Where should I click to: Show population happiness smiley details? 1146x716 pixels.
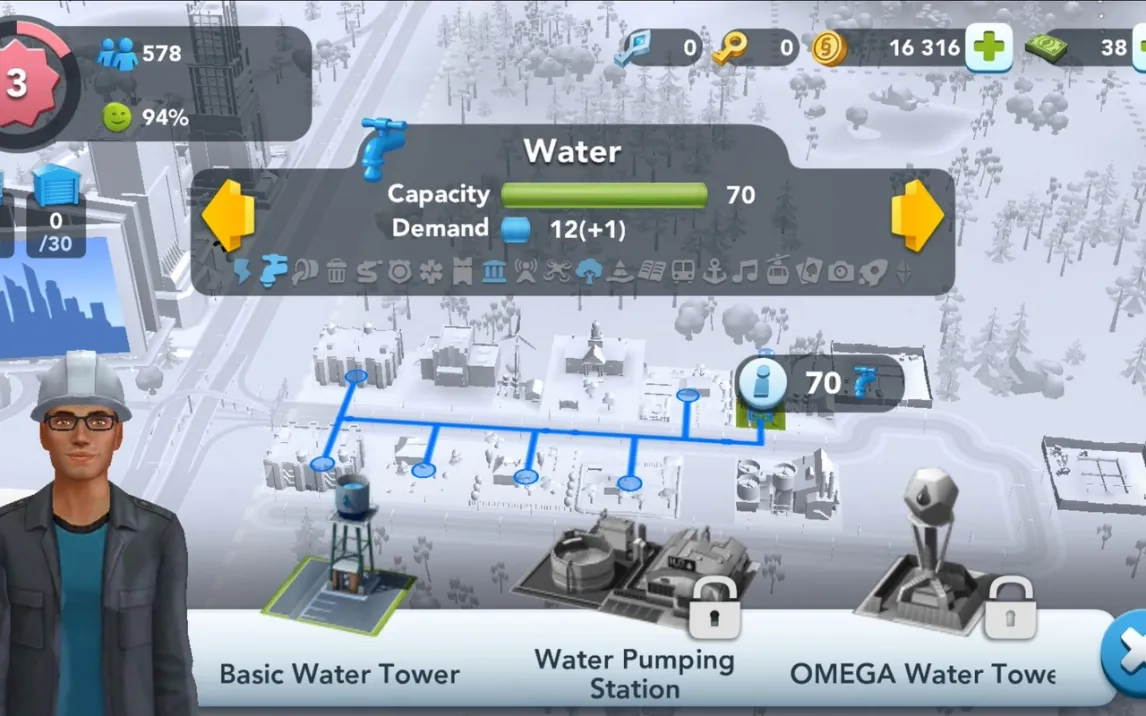(117, 117)
